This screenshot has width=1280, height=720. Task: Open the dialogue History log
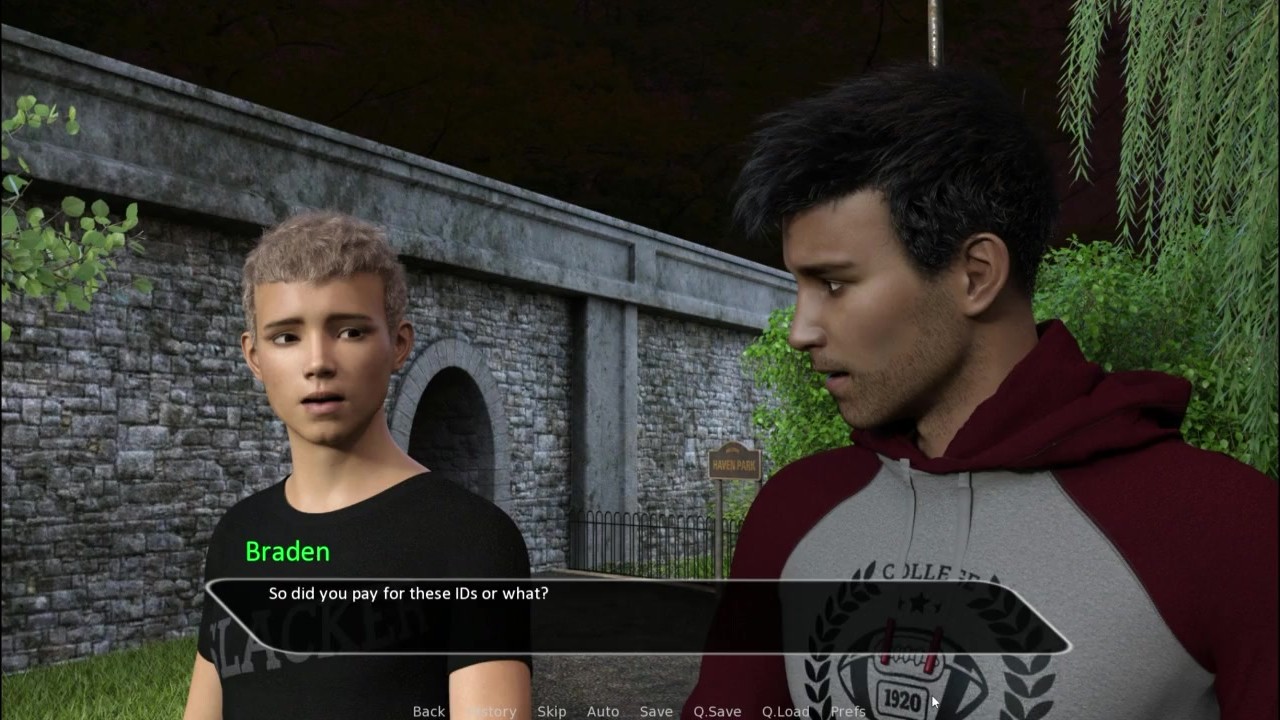coord(491,711)
